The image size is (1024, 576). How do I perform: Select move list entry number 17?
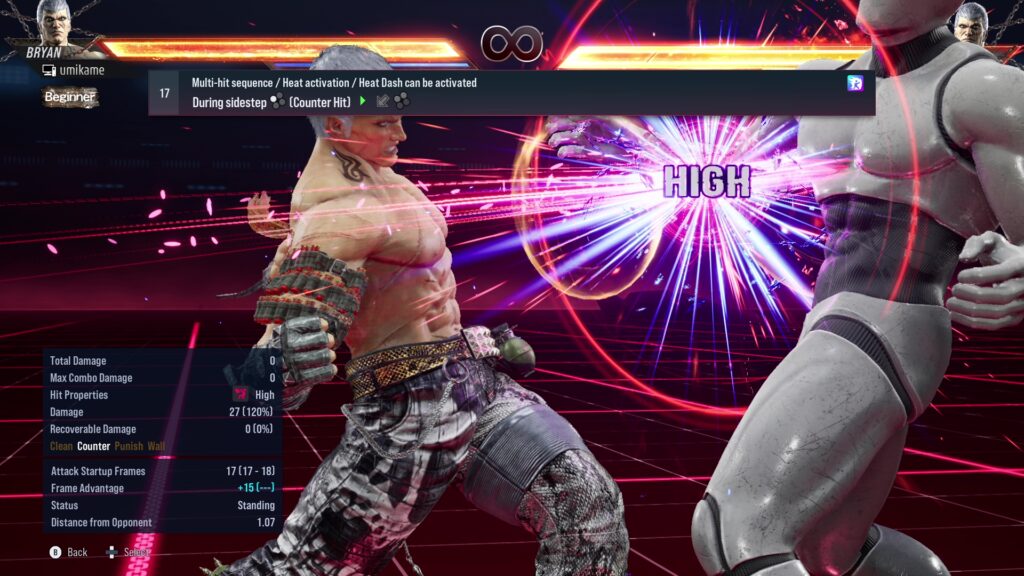pos(165,93)
